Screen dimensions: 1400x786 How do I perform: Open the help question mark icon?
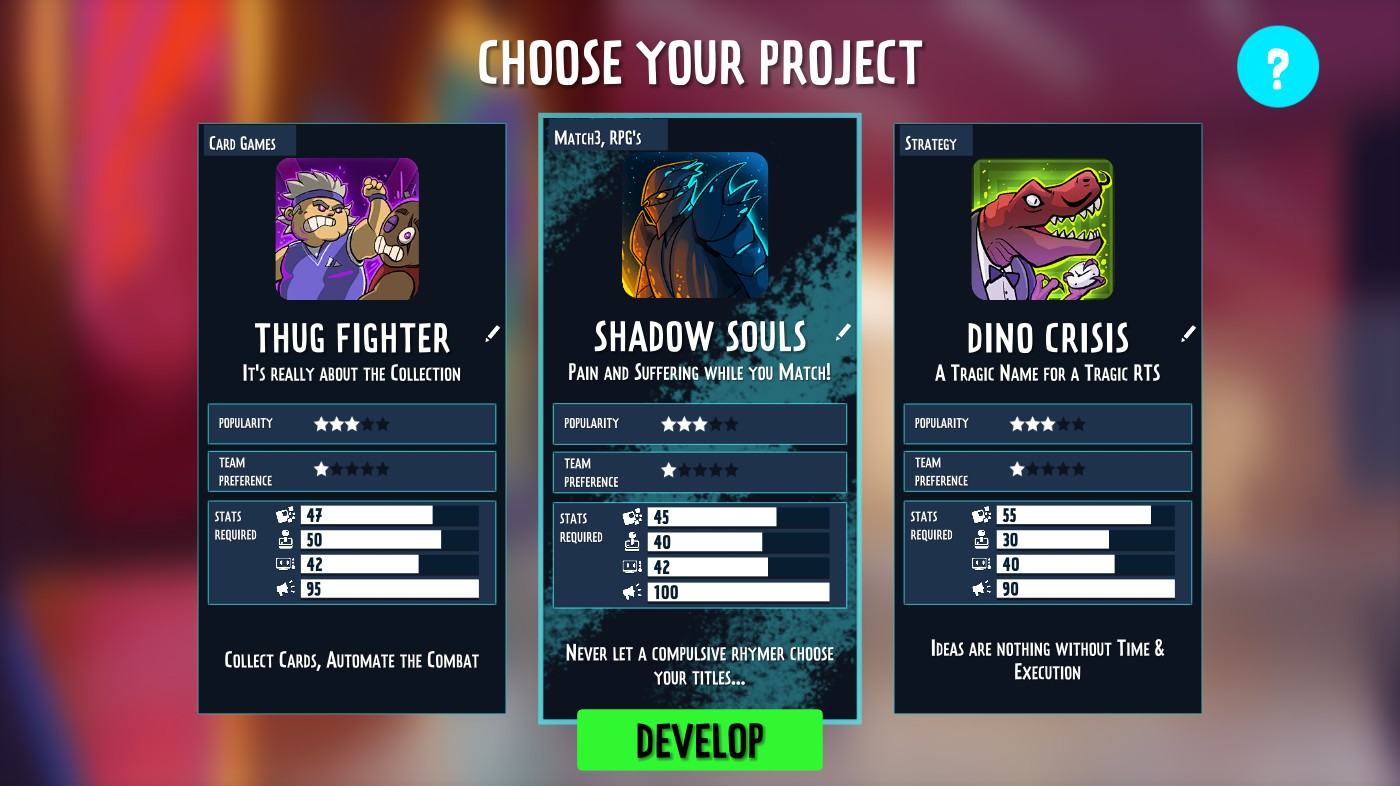coord(1278,66)
